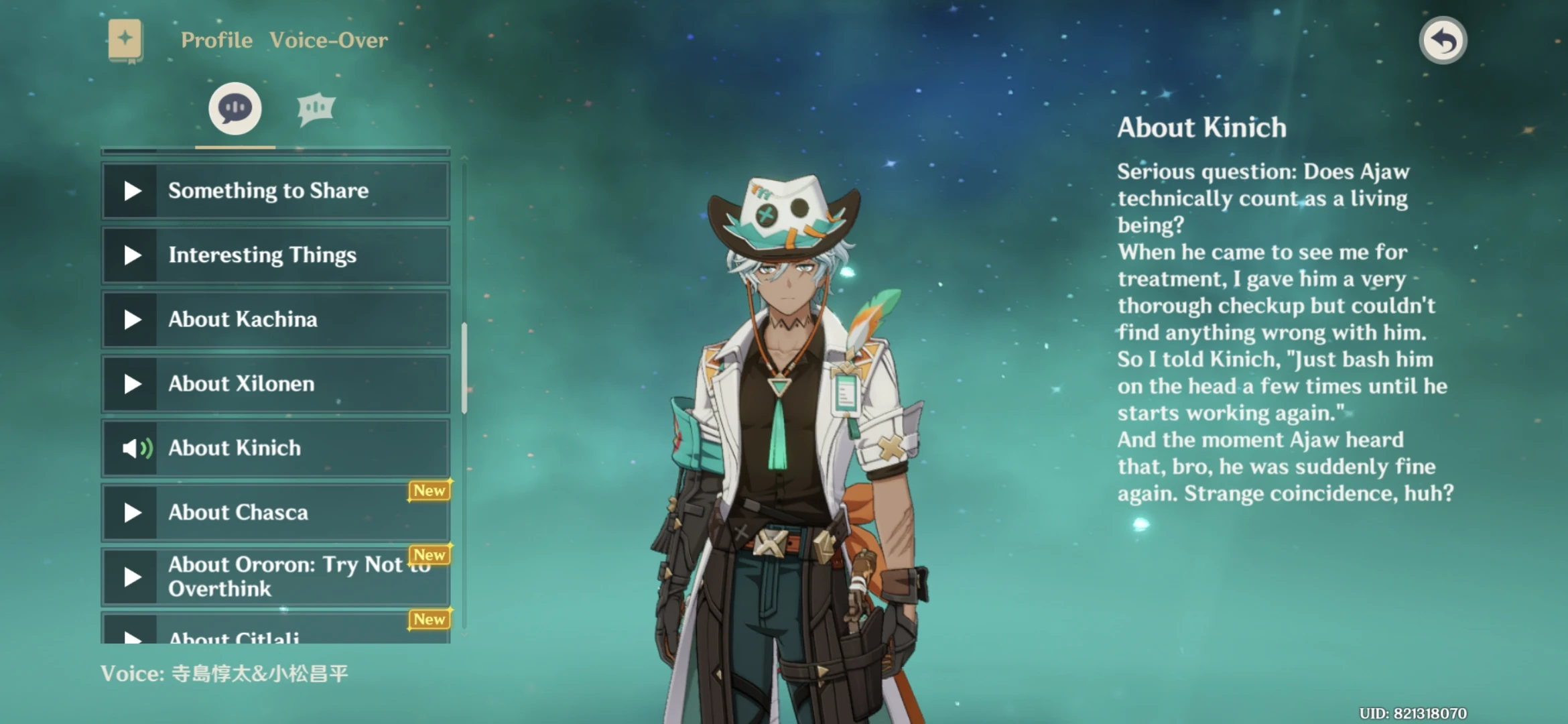Image resolution: width=1568 pixels, height=724 pixels.
Task: Play the "About Xilonen" entry
Action: [x=275, y=384]
